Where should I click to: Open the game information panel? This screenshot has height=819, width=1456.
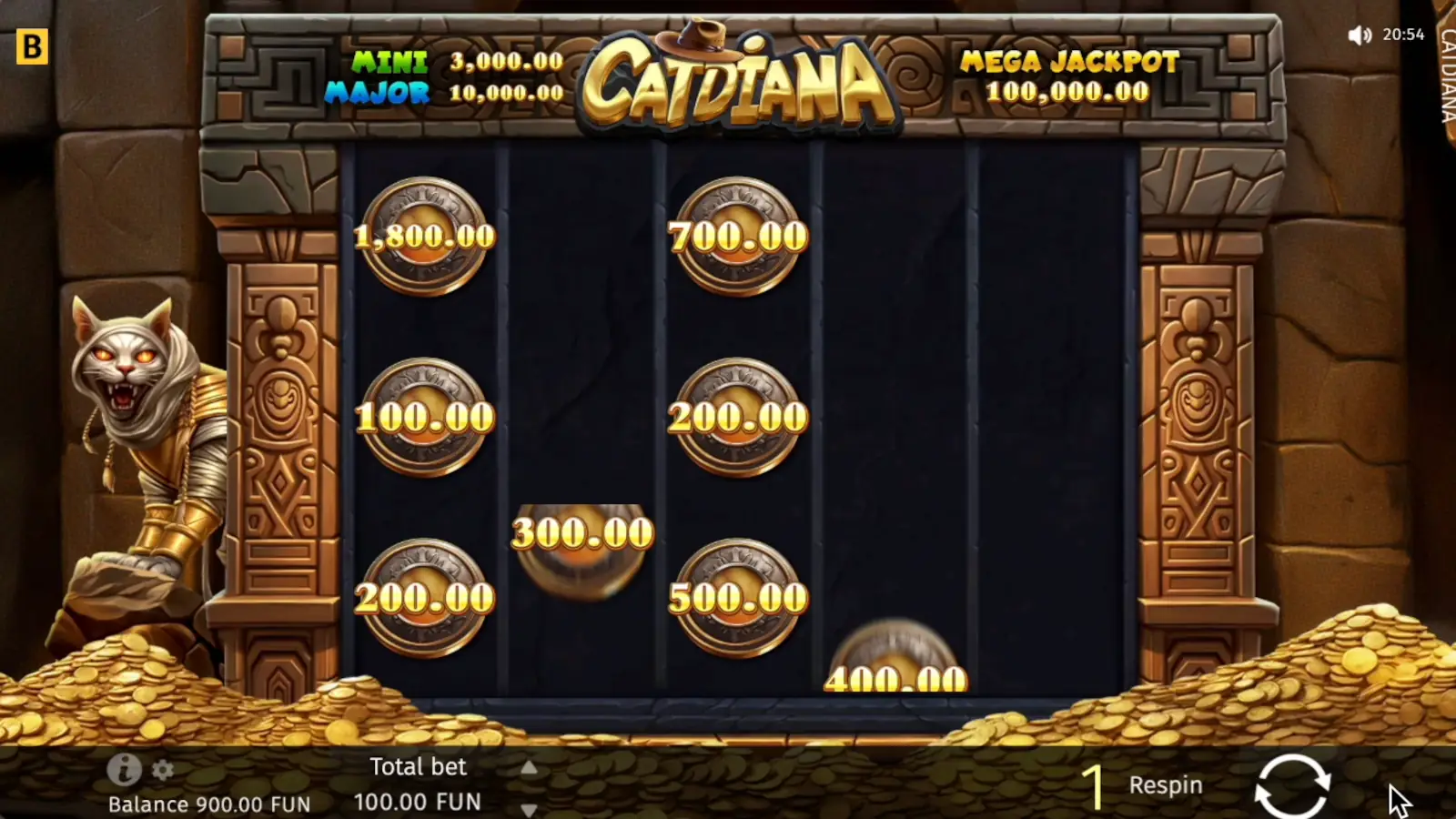tap(123, 772)
